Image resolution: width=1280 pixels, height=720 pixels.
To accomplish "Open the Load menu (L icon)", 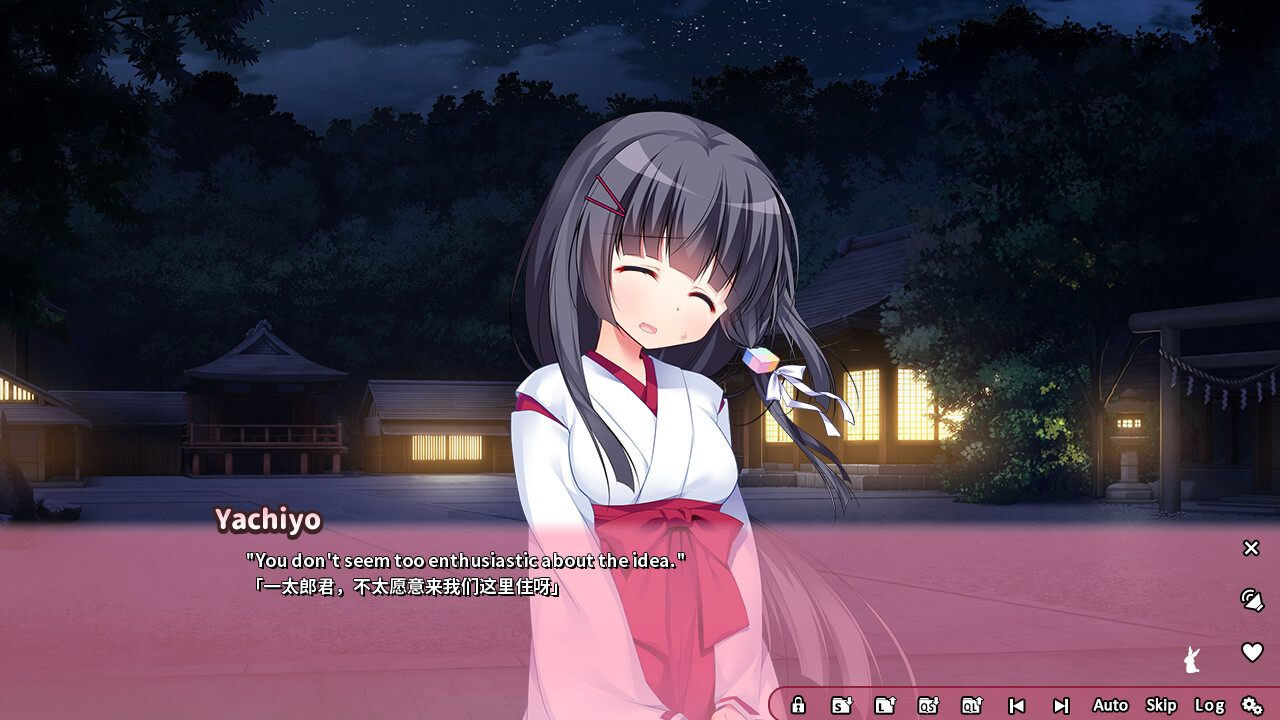I will (x=884, y=705).
